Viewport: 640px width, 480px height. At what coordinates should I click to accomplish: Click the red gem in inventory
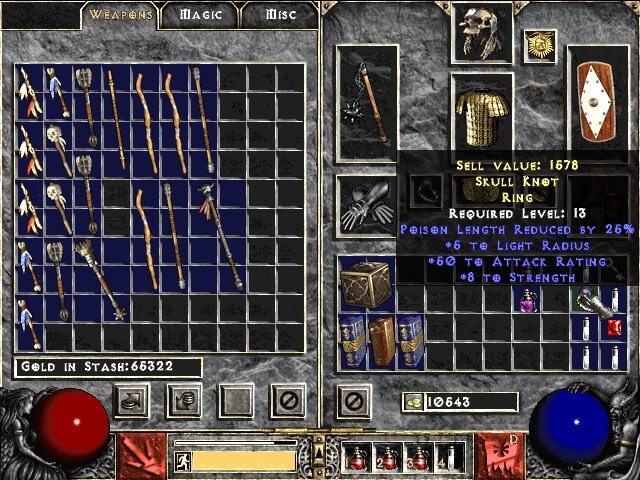click(615, 326)
